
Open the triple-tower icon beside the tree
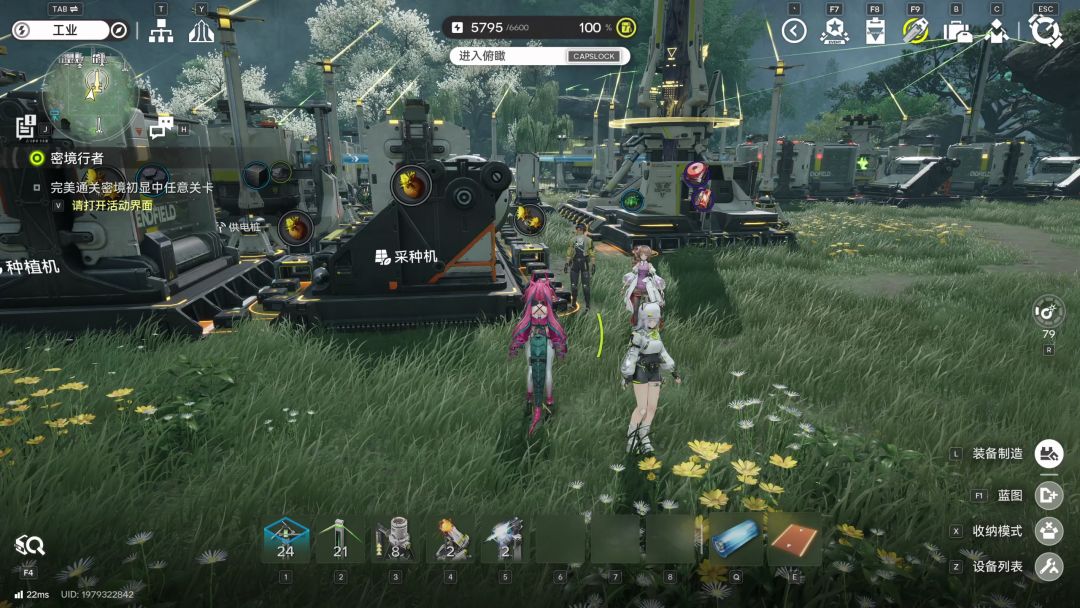click(x=202, y=31)
